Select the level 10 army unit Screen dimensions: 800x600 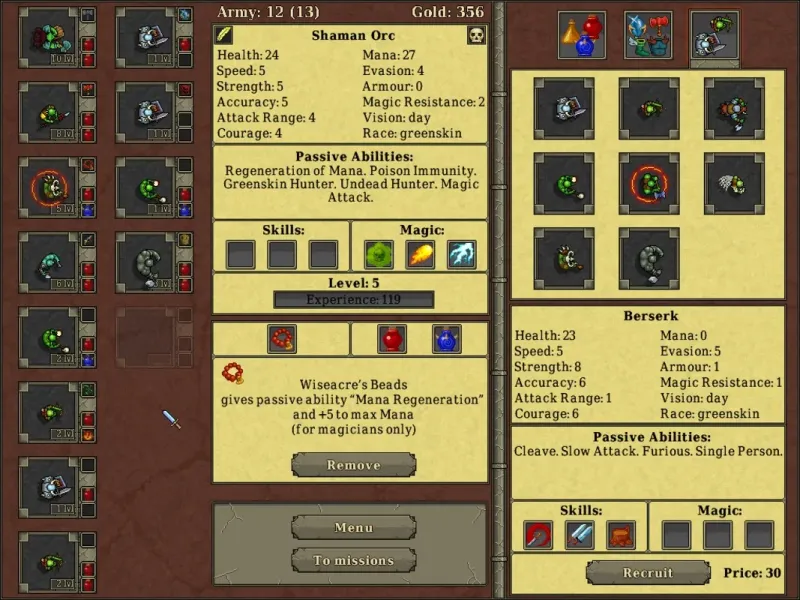[49, 38]
